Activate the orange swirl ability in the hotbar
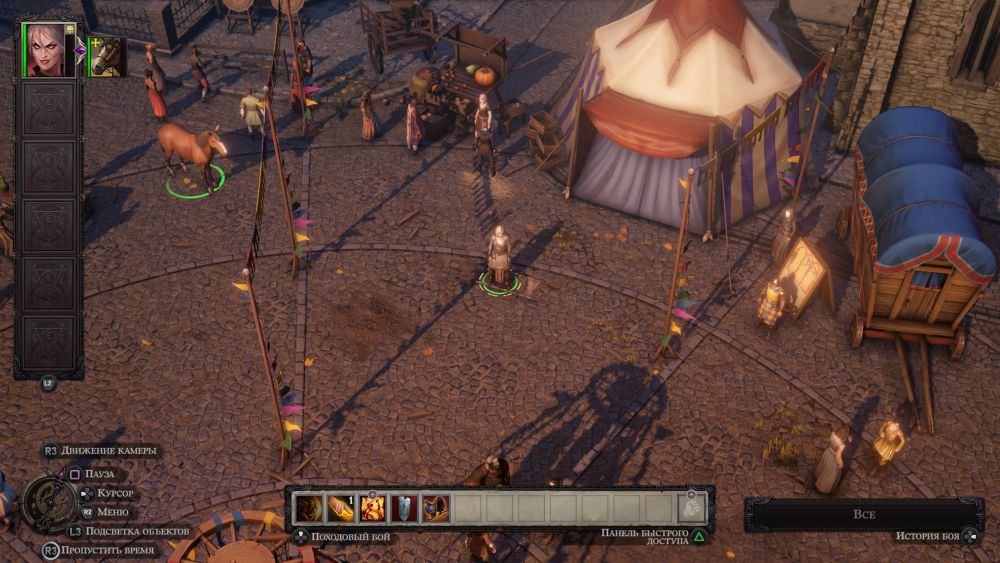1000x563 pixels. pos(310,508)
